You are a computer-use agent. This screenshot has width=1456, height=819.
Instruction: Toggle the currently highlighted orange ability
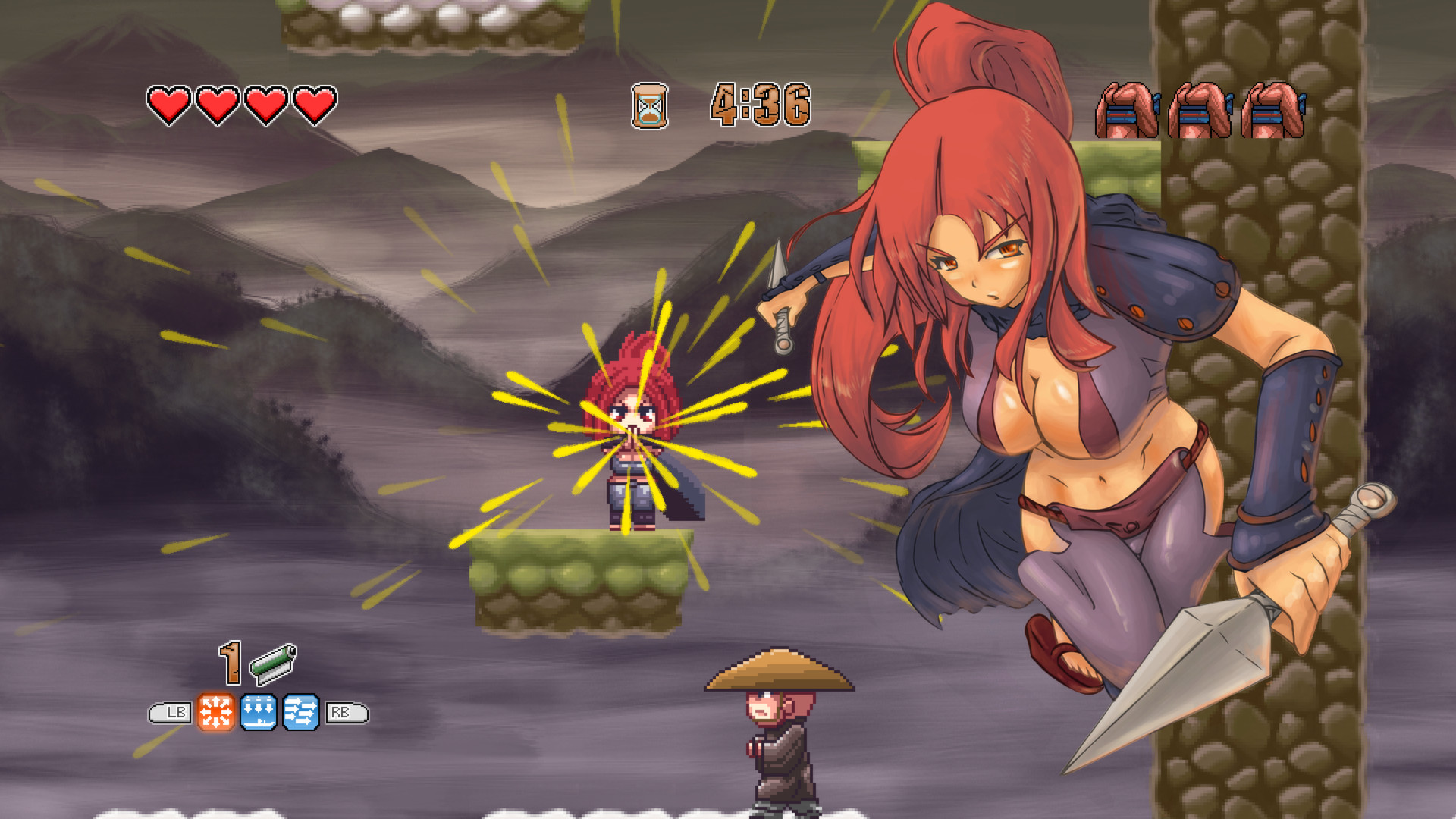(215, 711)
